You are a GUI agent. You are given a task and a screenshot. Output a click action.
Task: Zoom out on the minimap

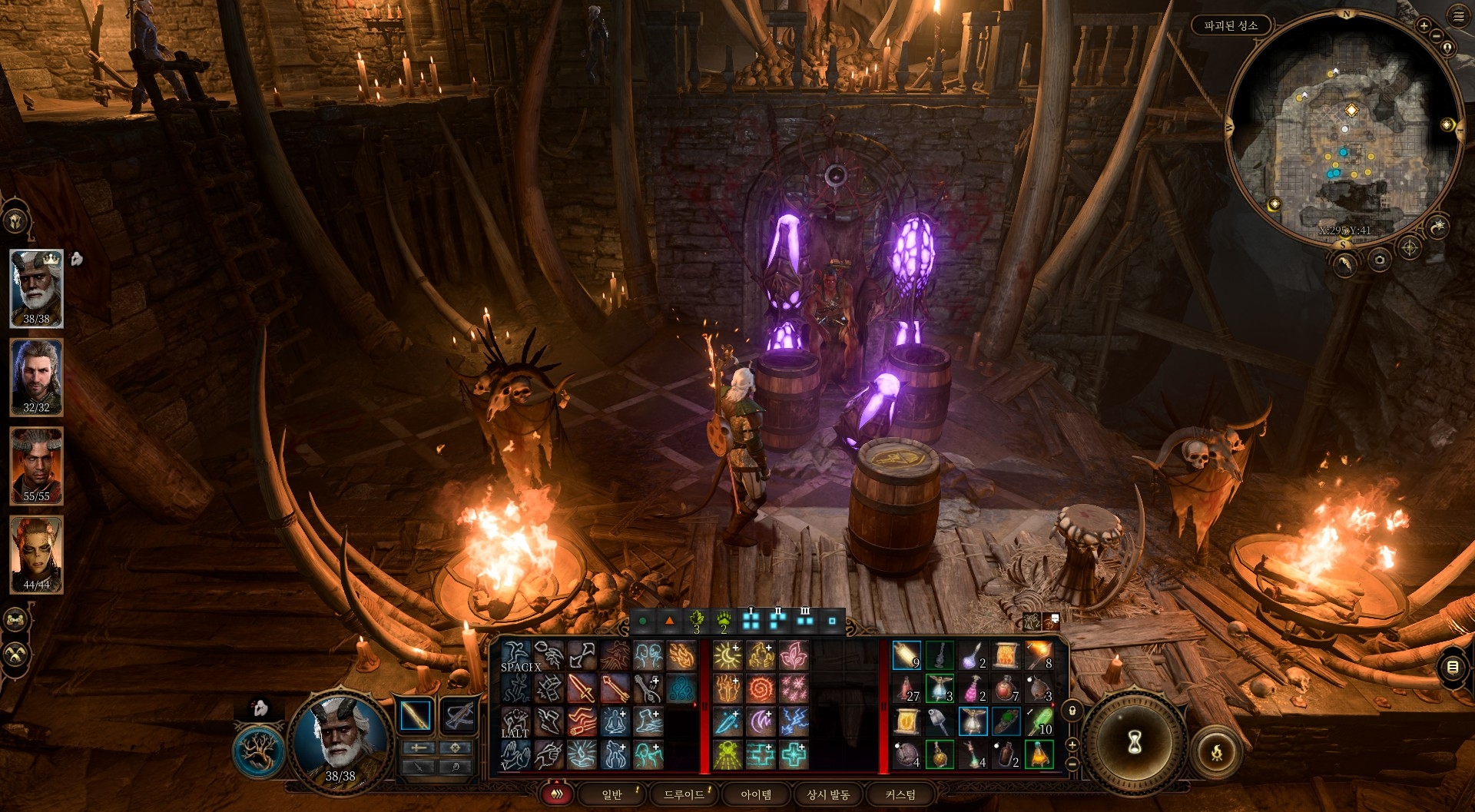point(1436,35)
